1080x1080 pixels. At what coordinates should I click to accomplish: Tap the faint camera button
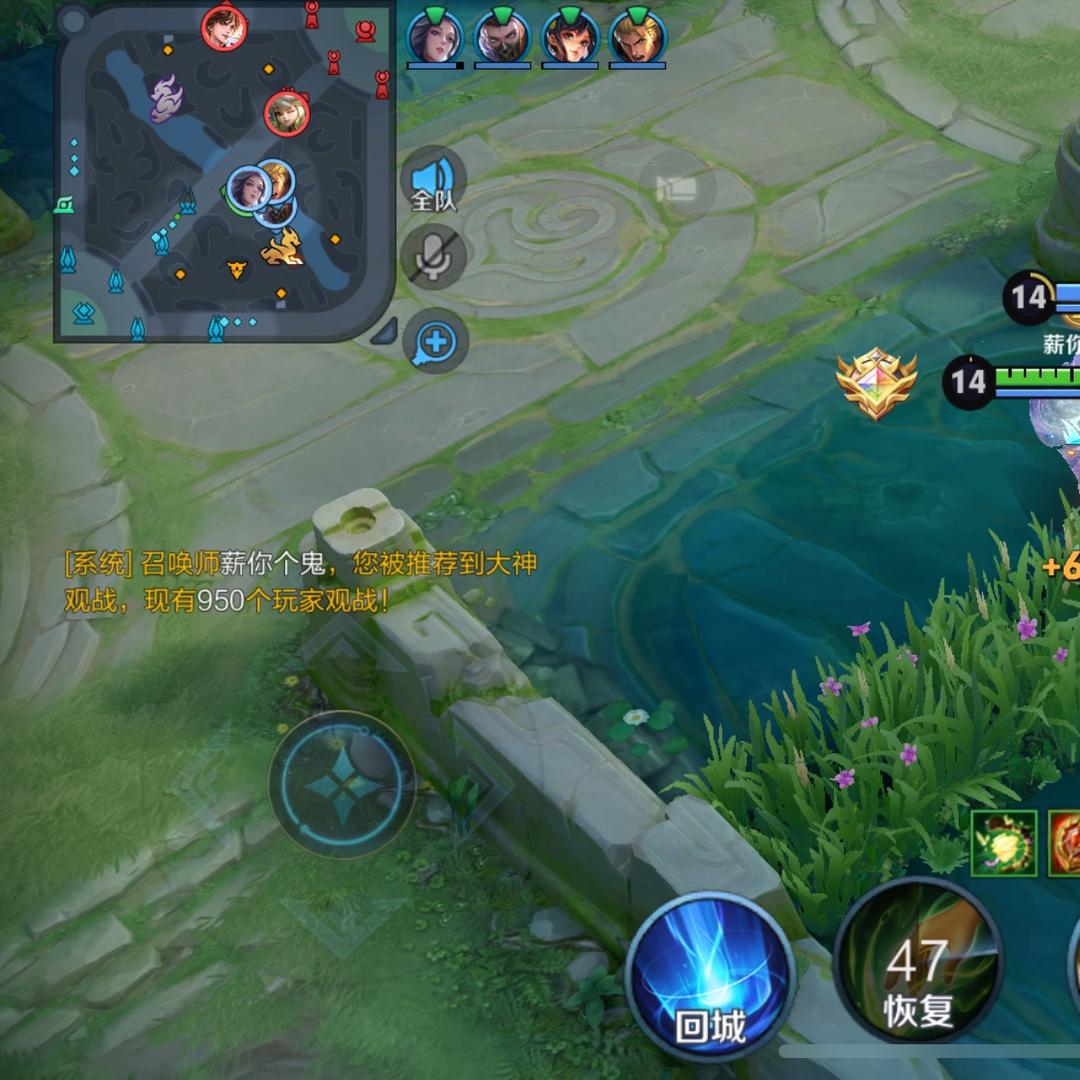click(677, 187)
